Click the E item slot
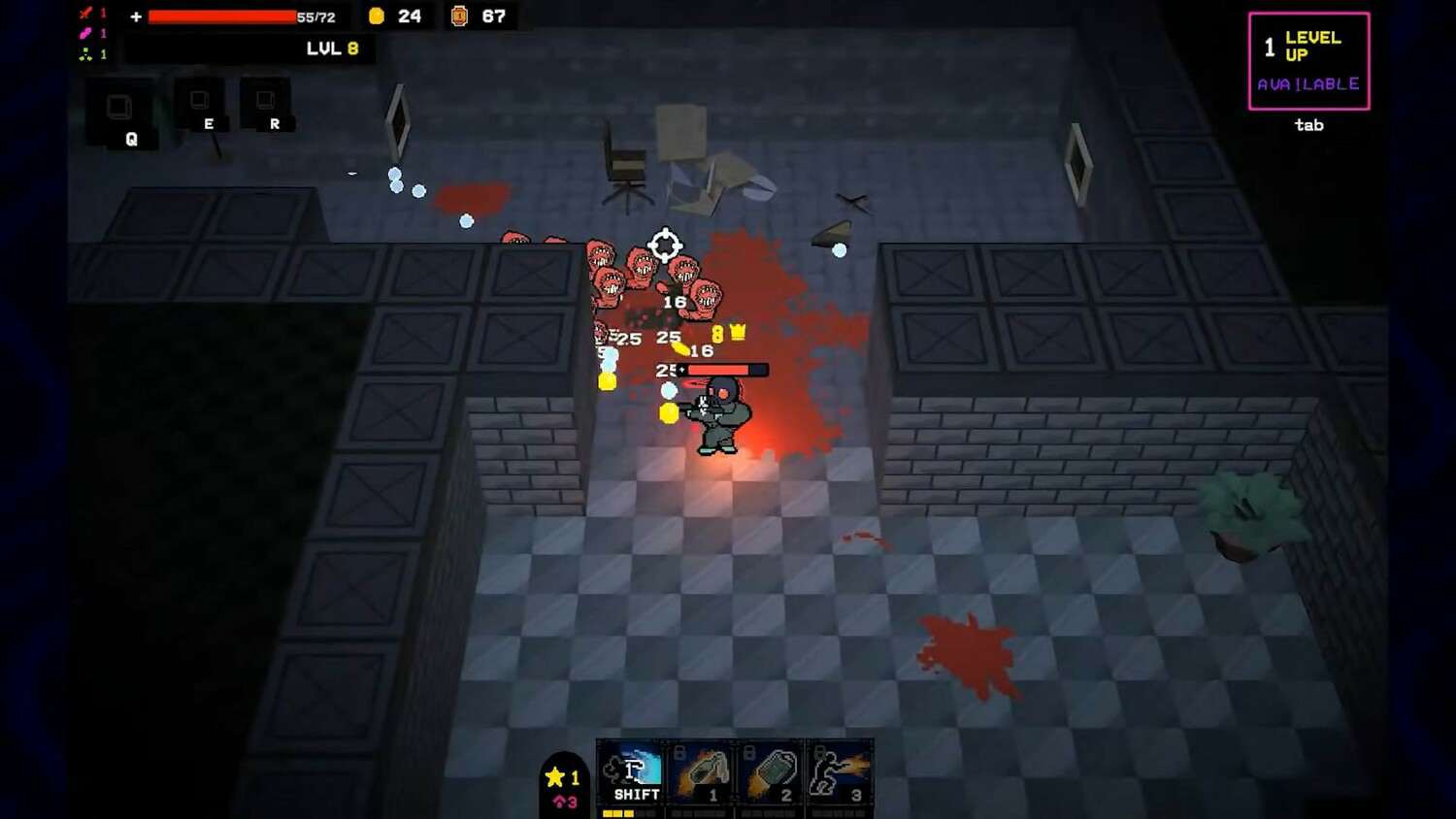The height and width of the screenshot is (819, 1456). tap(200, 103)
